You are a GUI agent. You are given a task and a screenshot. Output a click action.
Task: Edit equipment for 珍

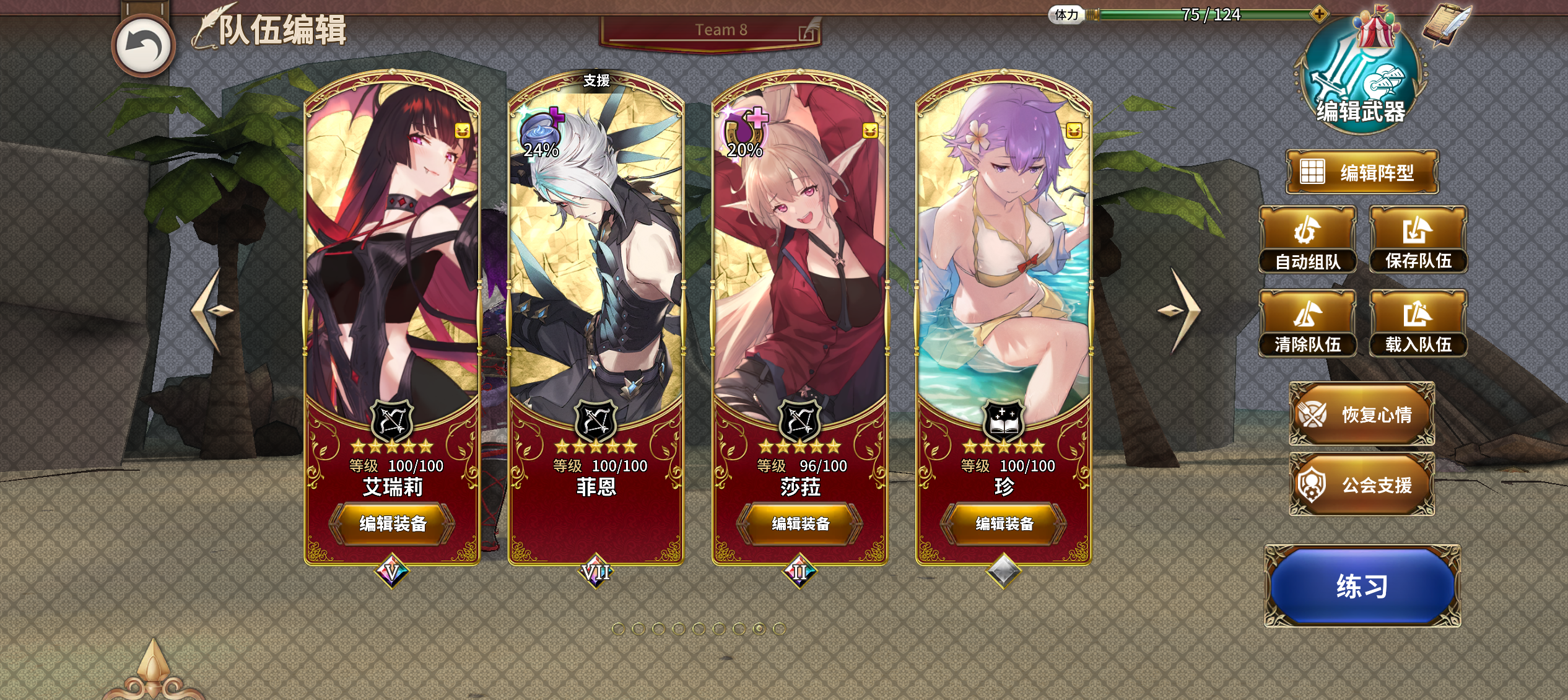click(x=1004, y=524)
